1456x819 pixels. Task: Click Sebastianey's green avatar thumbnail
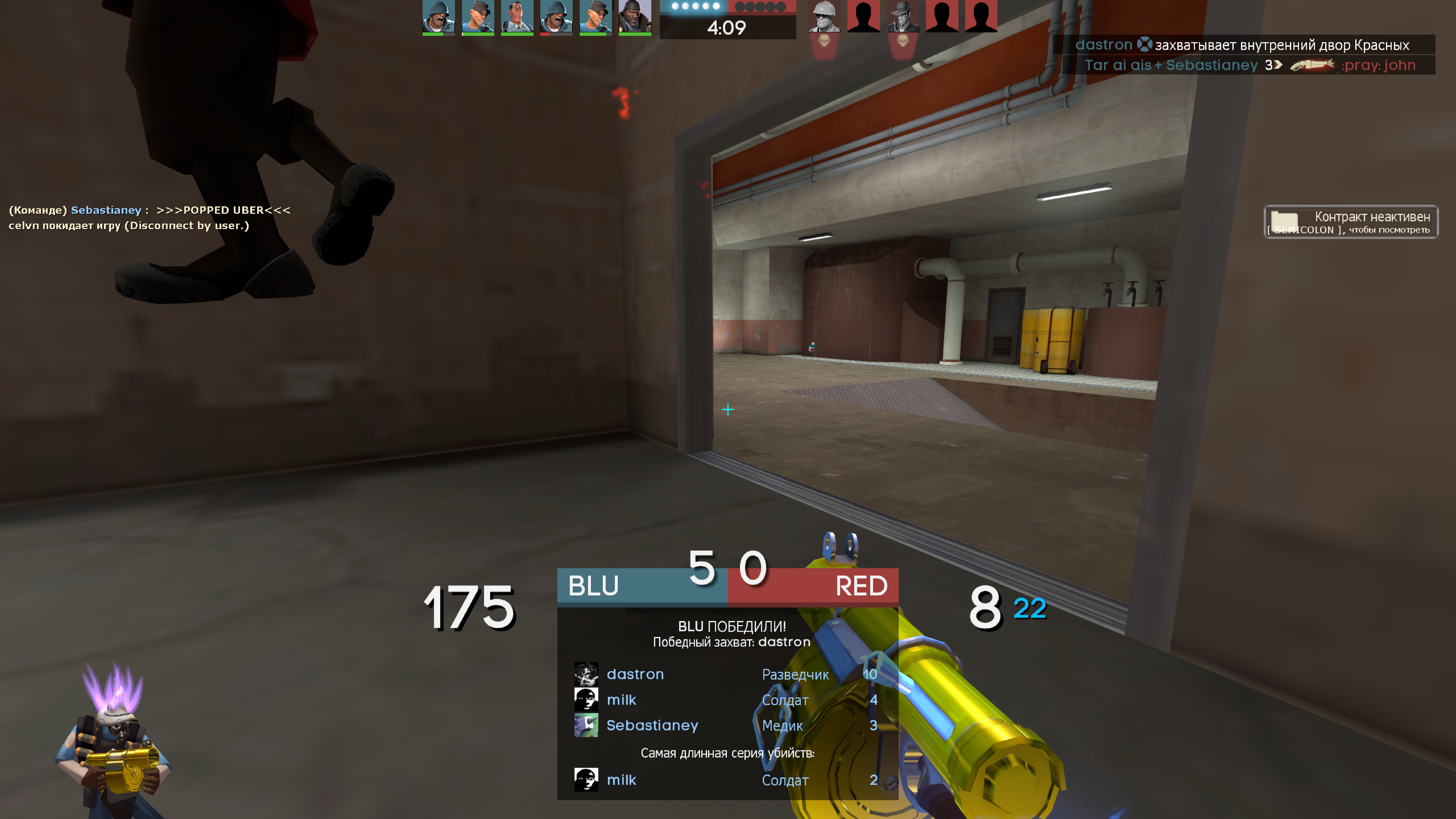(x=586, y=725)
